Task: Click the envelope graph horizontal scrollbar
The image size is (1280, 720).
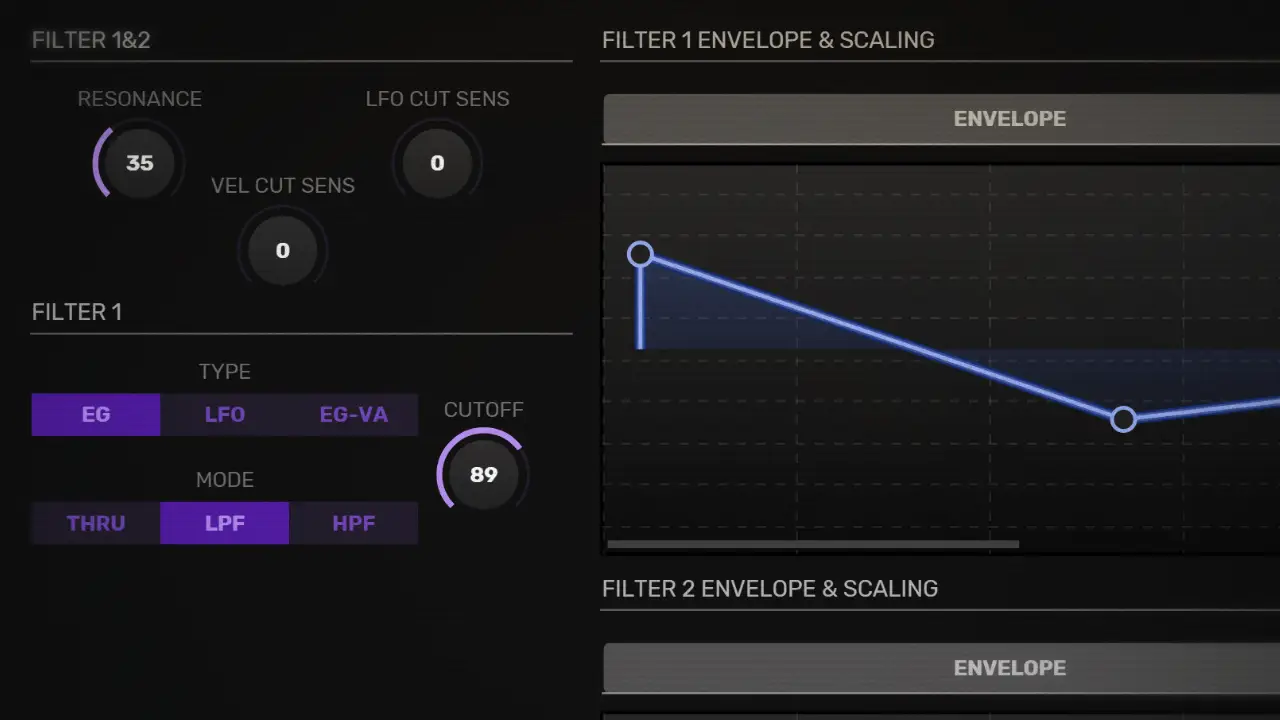Action: pyautogui.click(x=813, y=544)
